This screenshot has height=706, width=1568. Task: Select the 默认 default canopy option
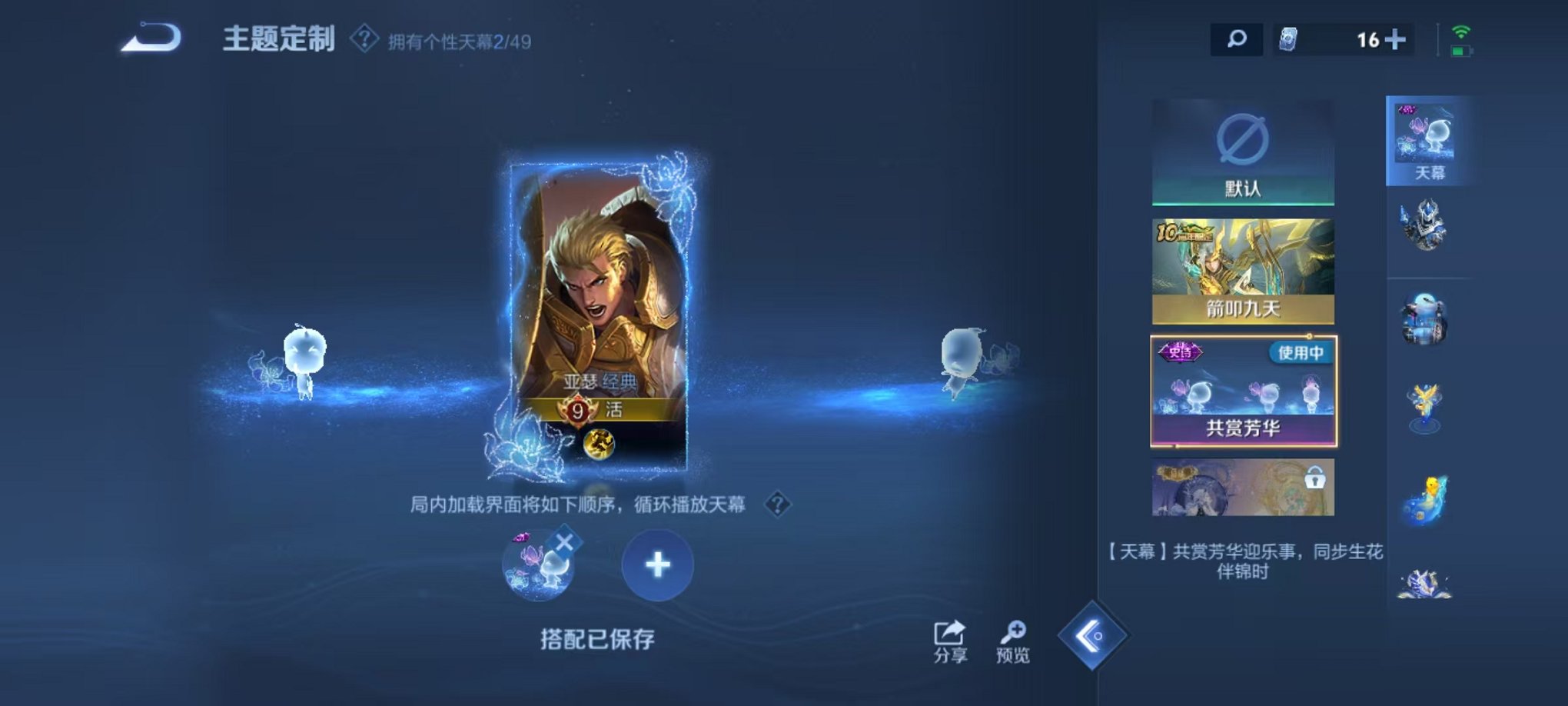1243,150
